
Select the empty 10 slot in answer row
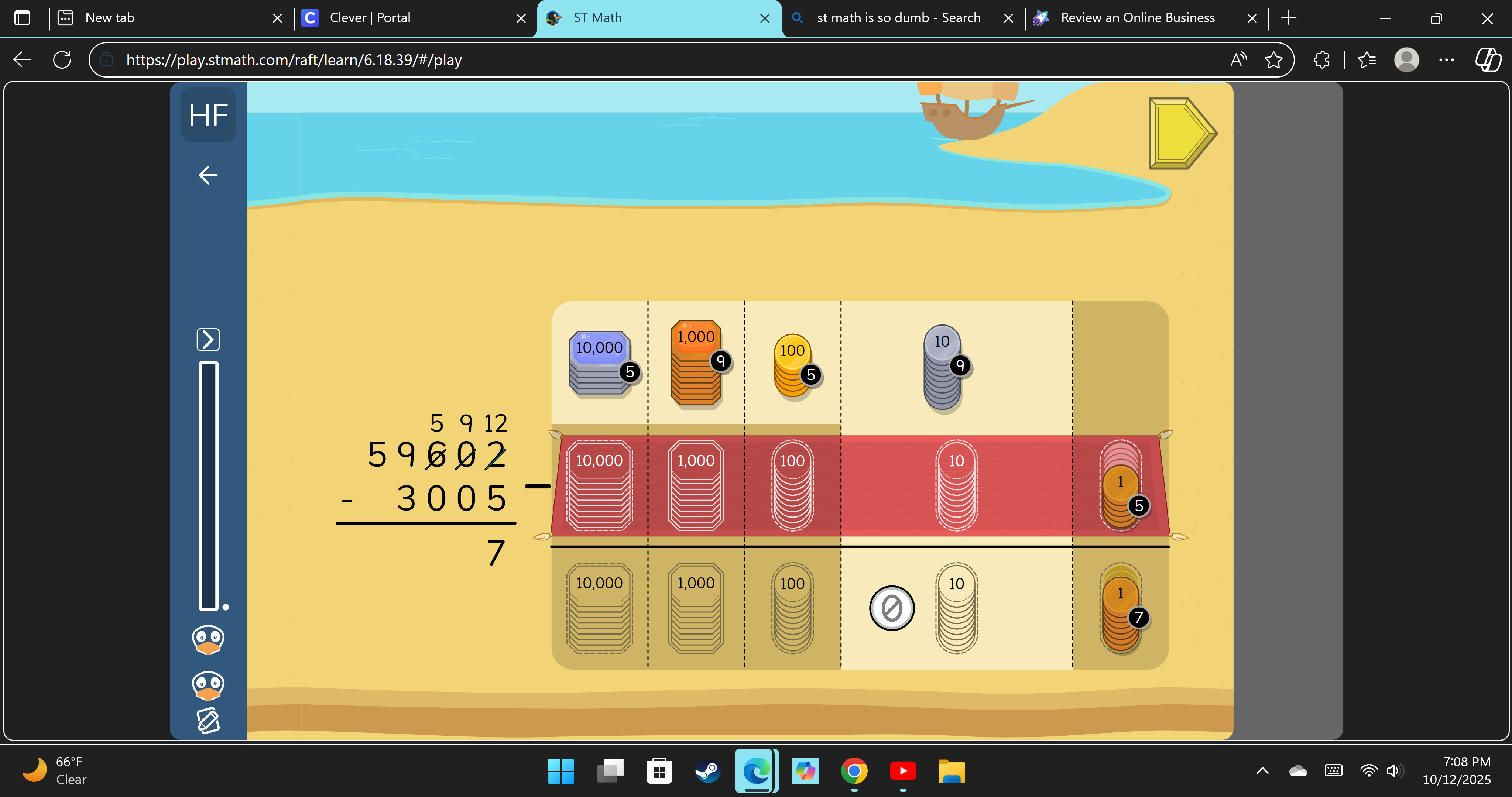(x=956, y=608)
